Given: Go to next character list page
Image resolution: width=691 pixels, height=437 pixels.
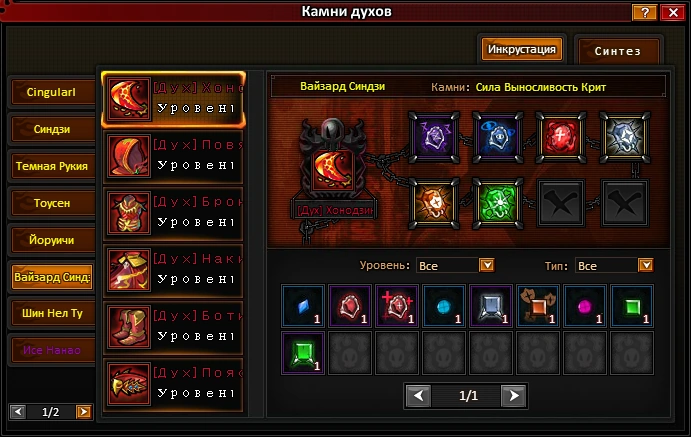Looking at the screenshot, I should 83,411.
